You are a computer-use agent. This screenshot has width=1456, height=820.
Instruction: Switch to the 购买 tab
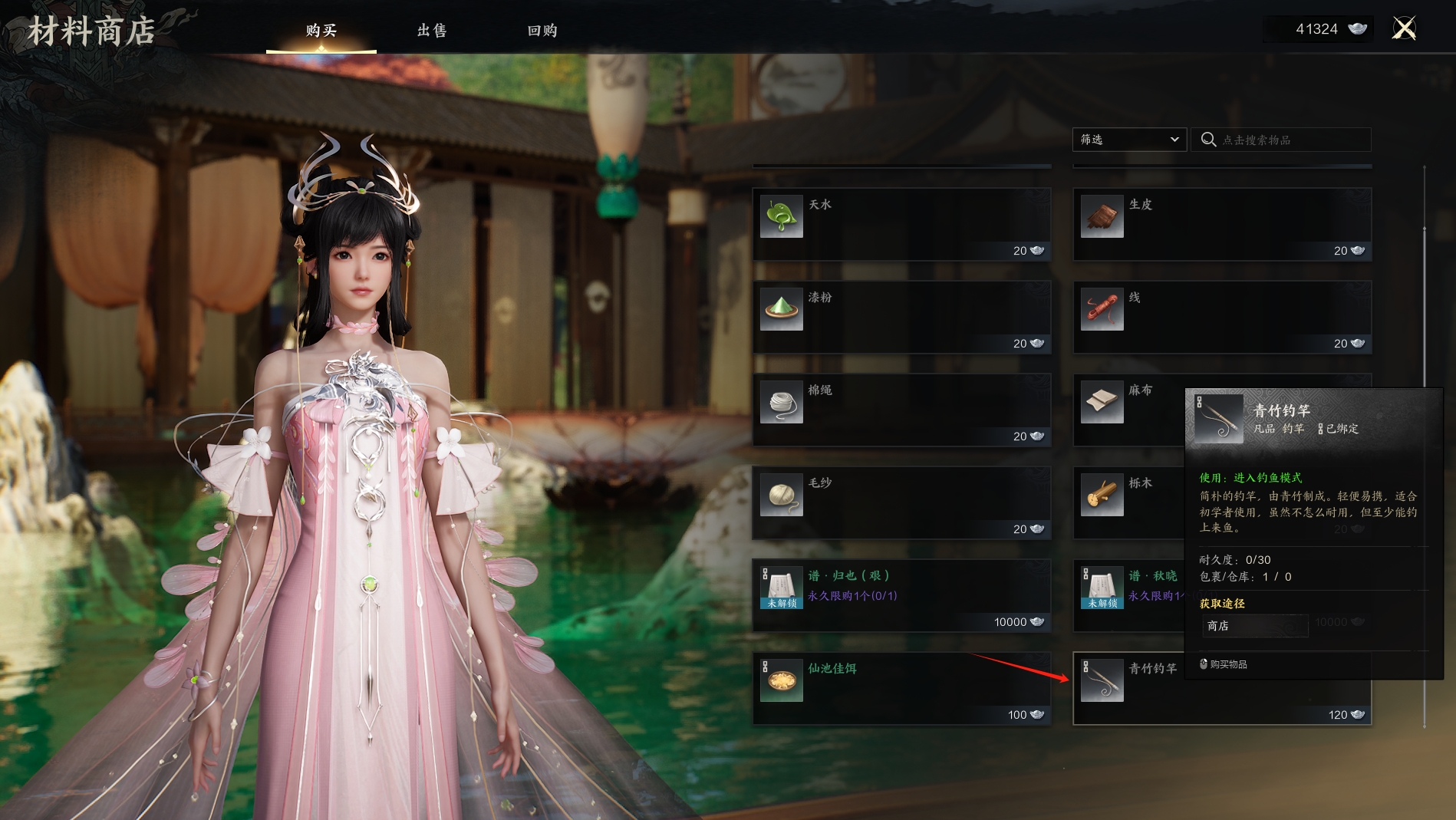321,31
